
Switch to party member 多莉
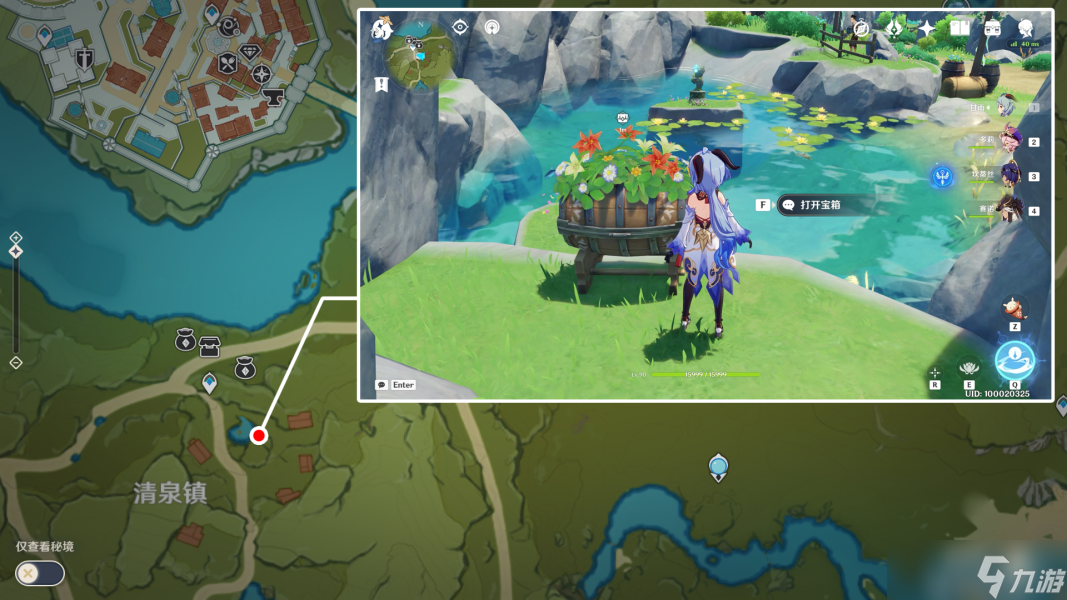1008,141
